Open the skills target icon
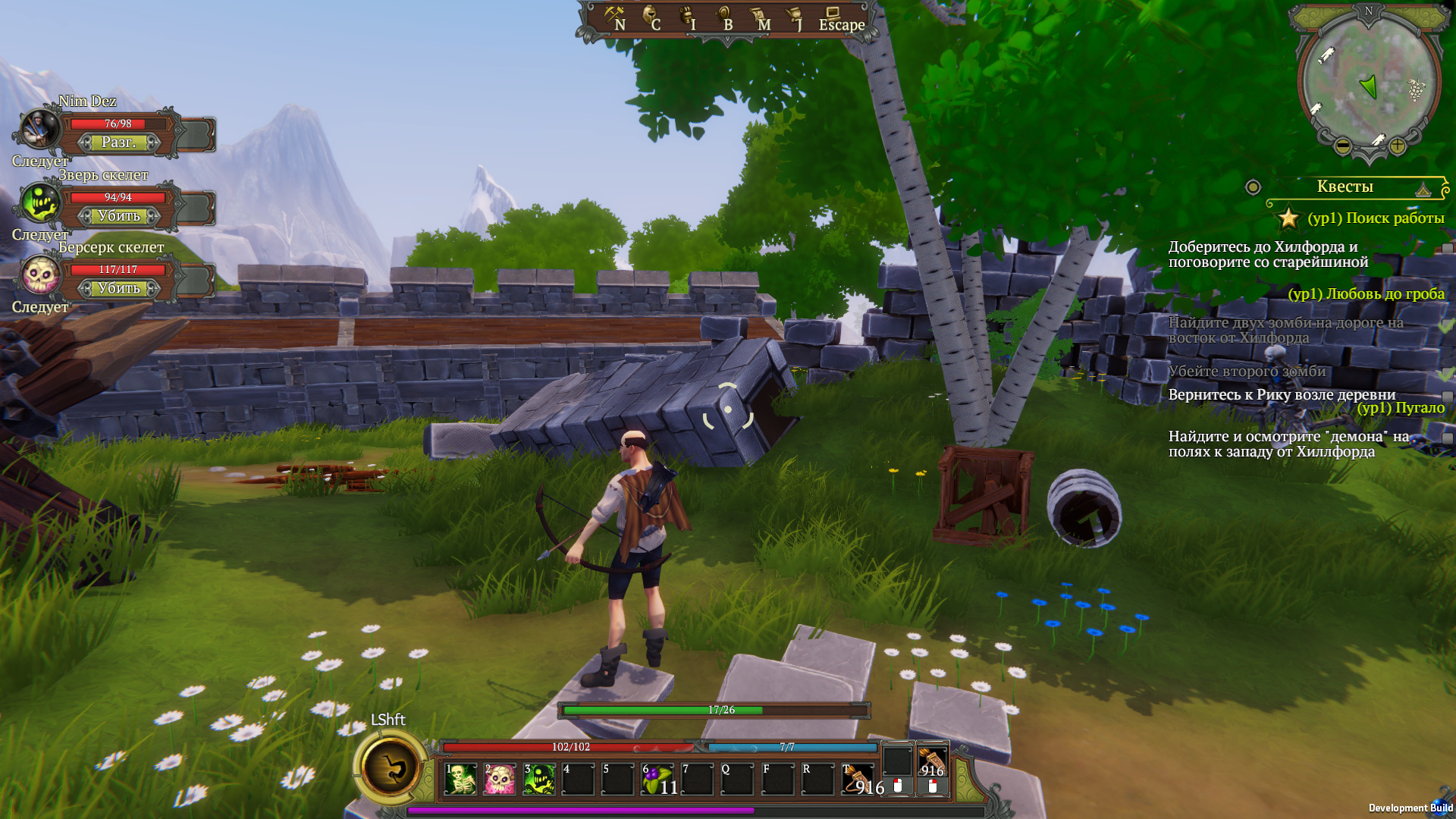The image size is (1456, 819). [x=724, y=17]
